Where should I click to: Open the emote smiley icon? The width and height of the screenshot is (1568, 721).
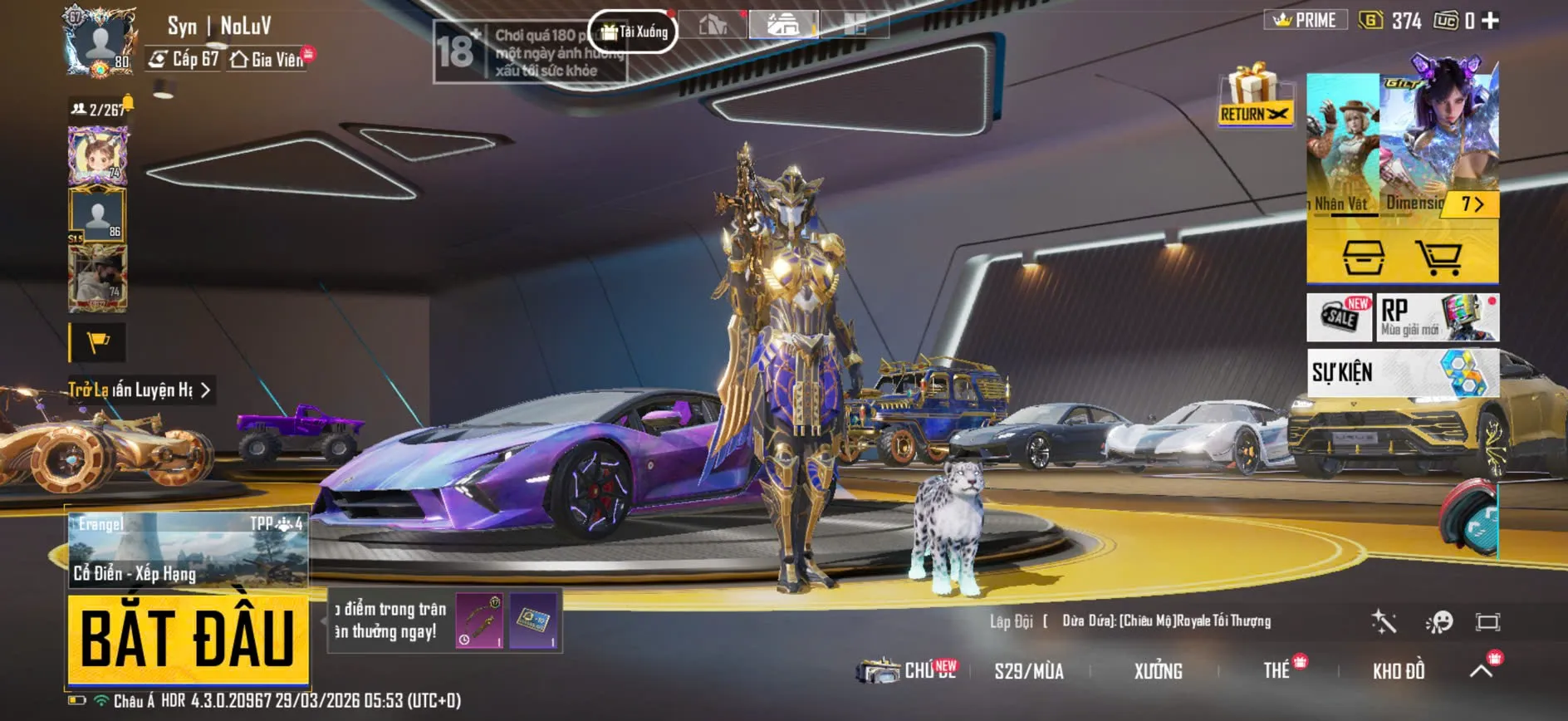(x=1438, y=621)
